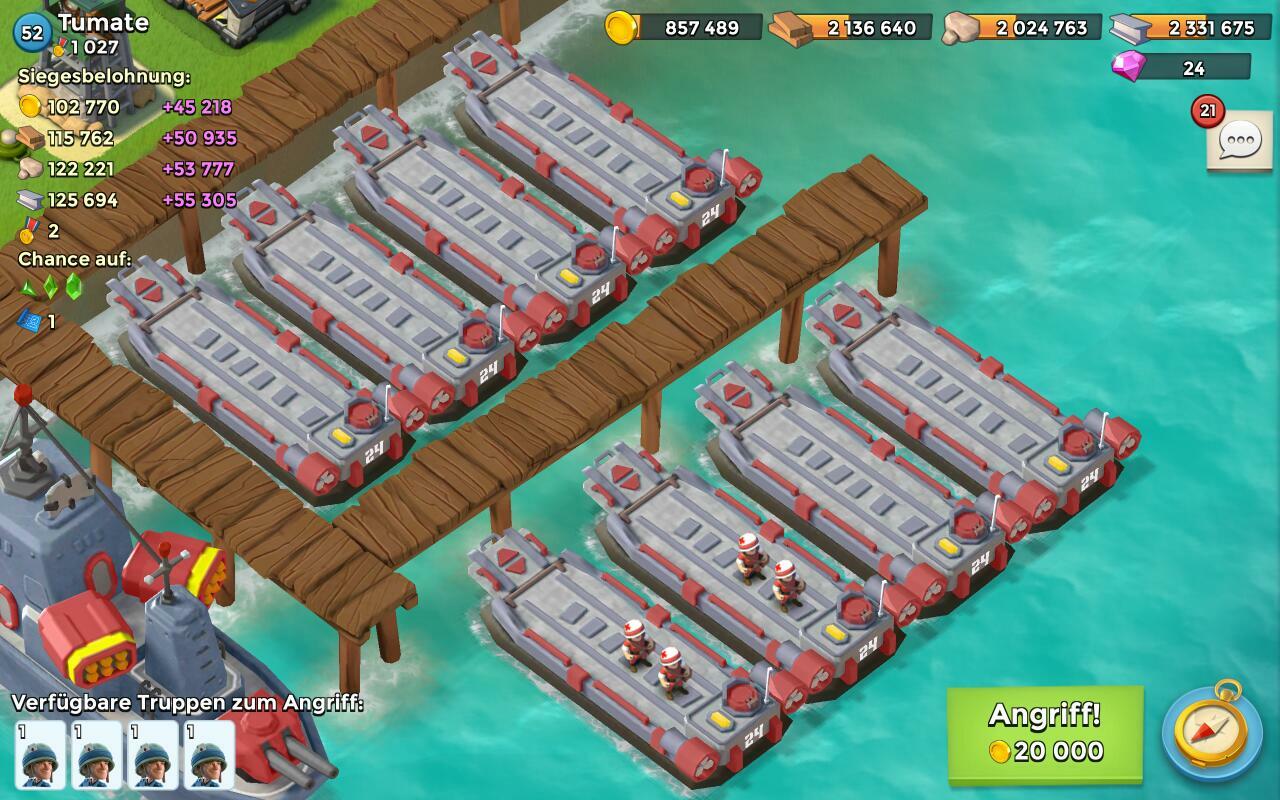1280x800 pixels.
Task: Tap the gold coin resource counter
Action: tap(685, 27)
